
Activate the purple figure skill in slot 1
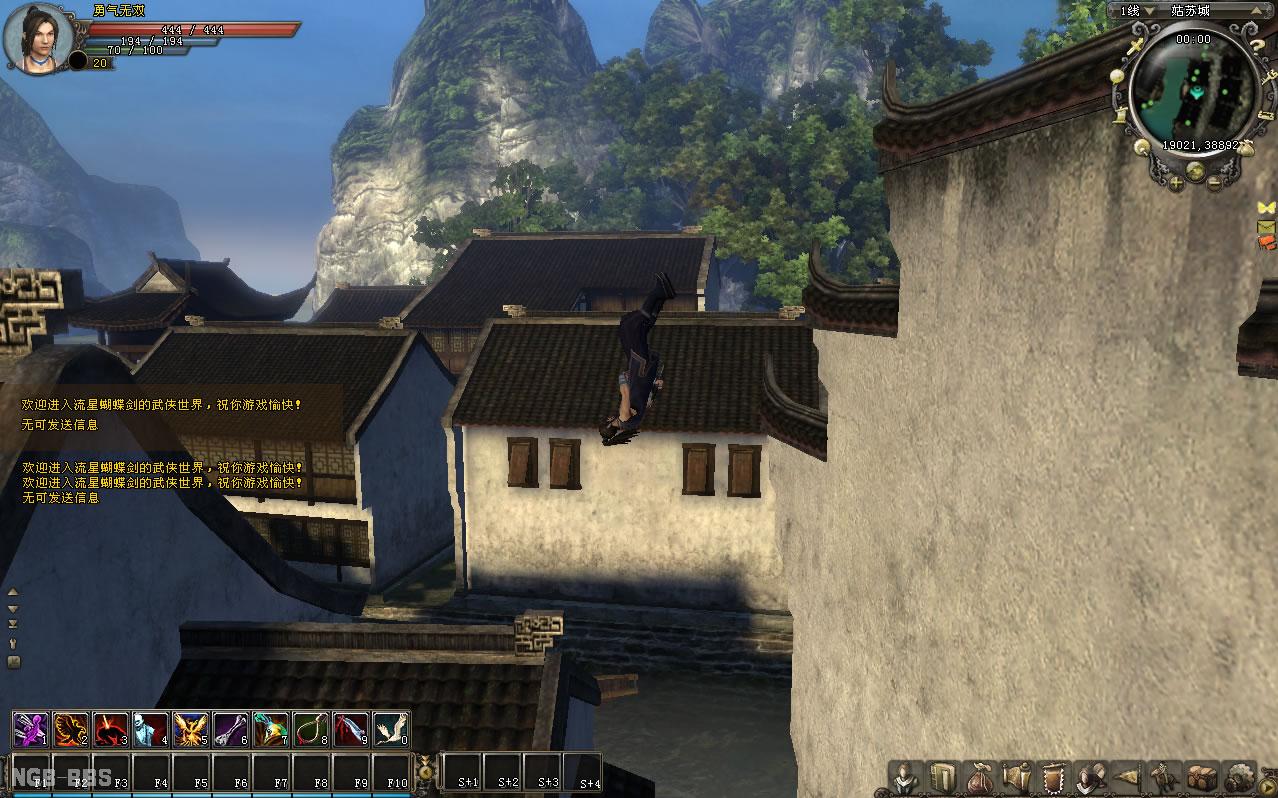point(31,731)
